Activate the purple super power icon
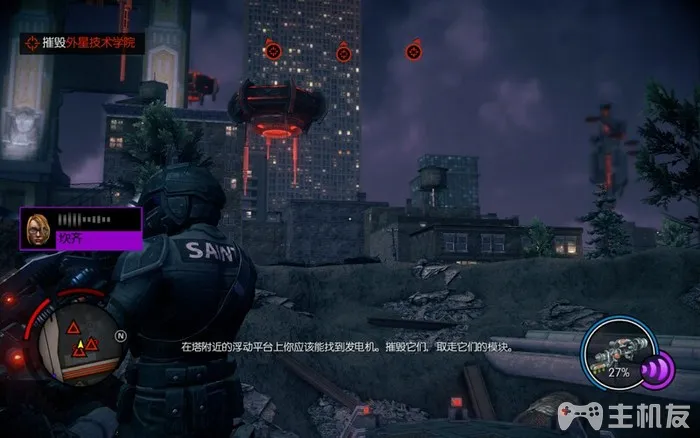The height and width of the screenshot is (438, 700). [656, 371]
